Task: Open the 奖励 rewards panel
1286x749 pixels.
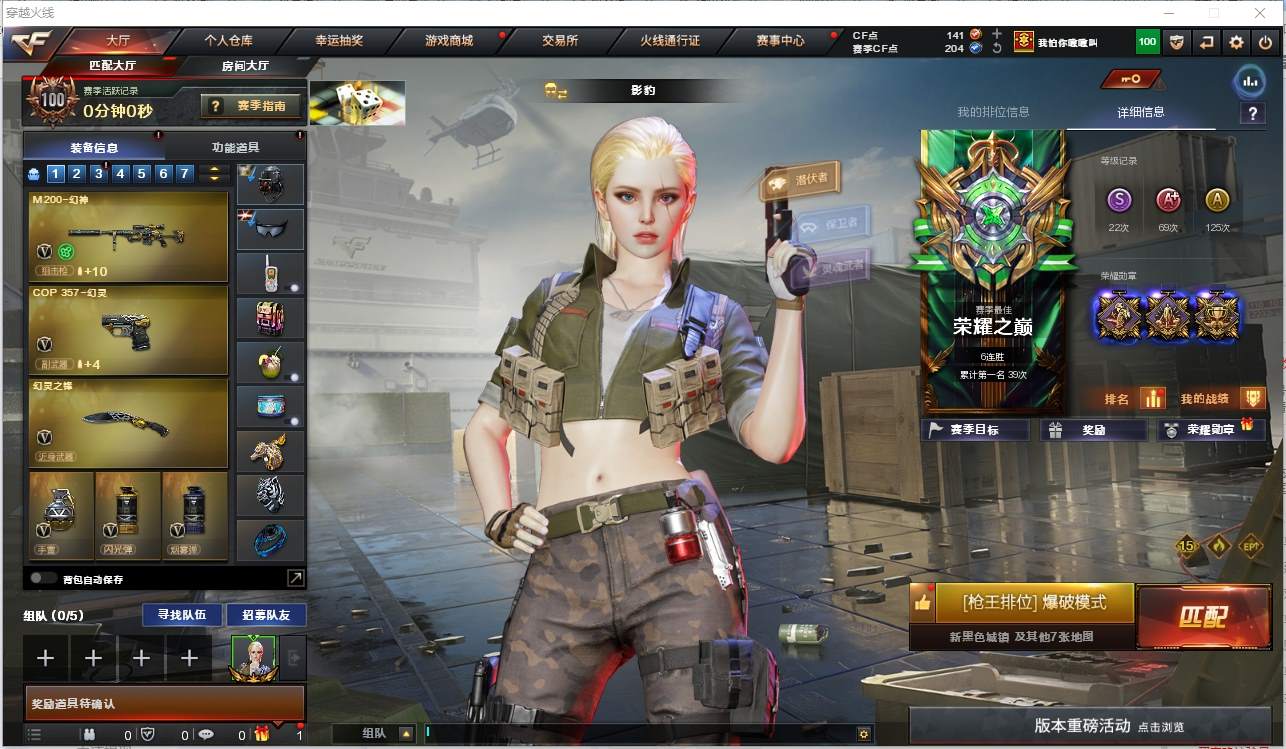Action: (1093, 430)
